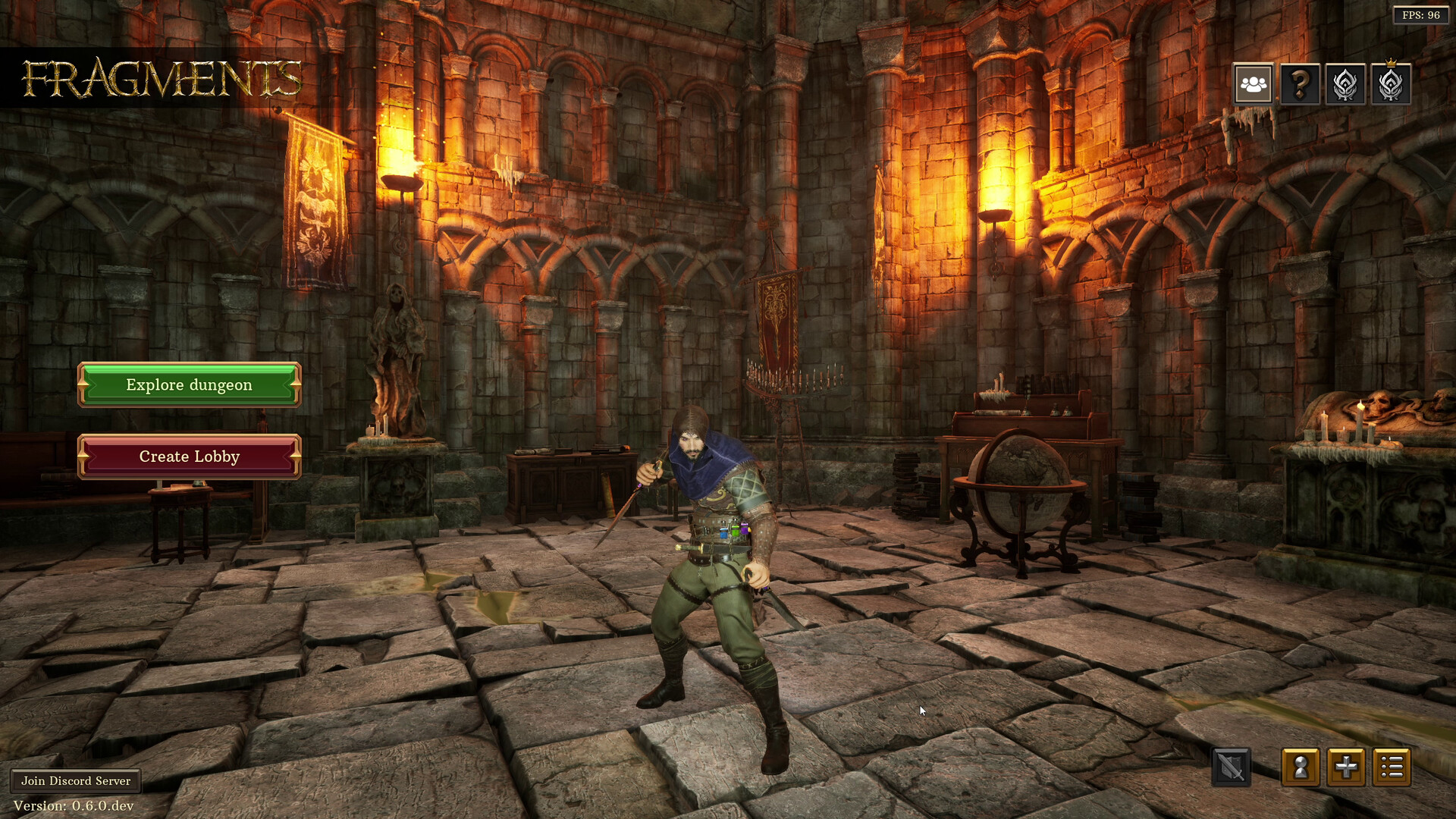The image size is (1456, 819).
Task: Join the Discord server
Action: pyautogui.click(x=75, y=780)
